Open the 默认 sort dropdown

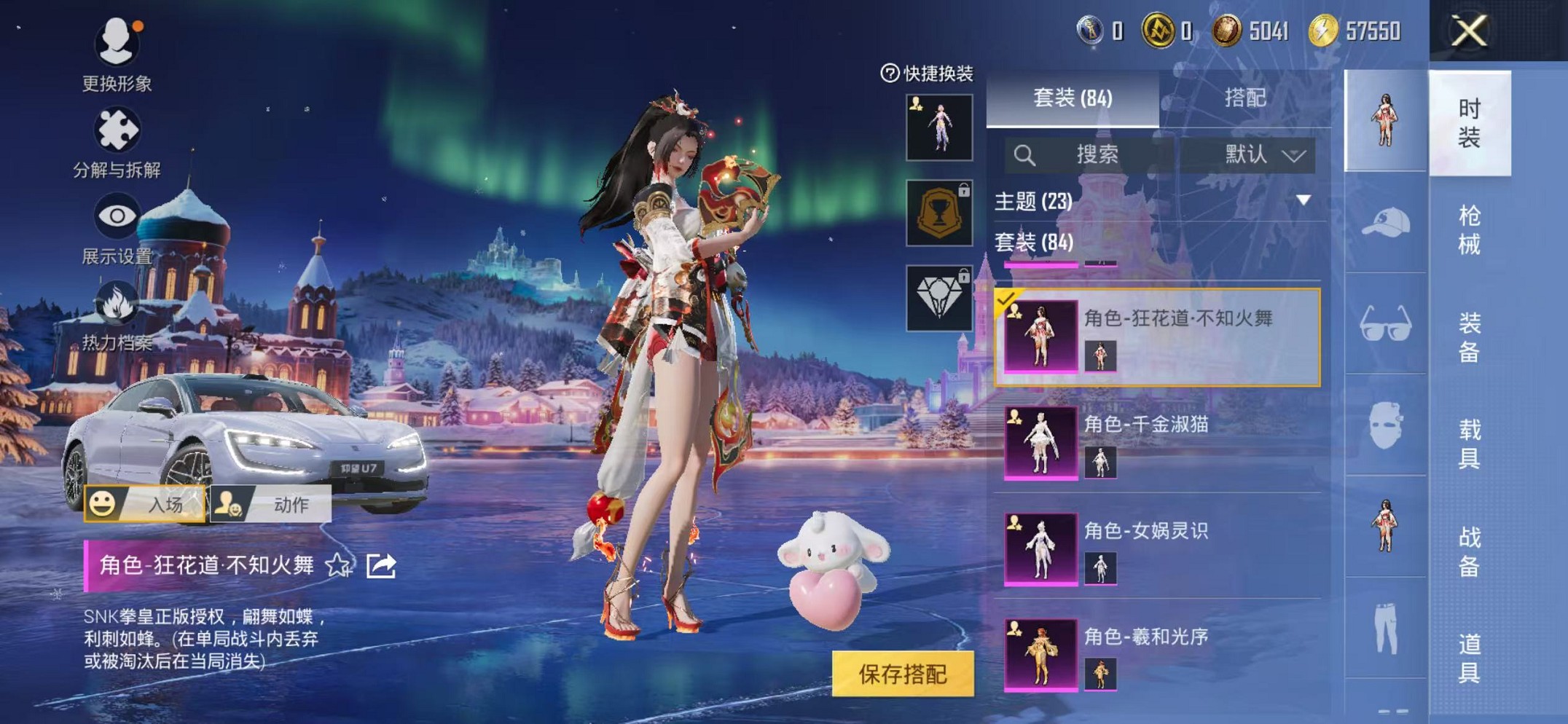[x=1262, y=154]
